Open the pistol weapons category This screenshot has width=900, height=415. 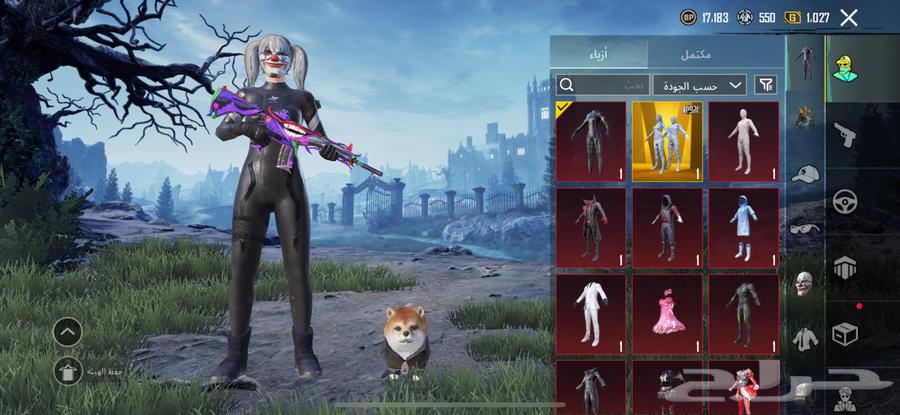click(x=845, y=134)
